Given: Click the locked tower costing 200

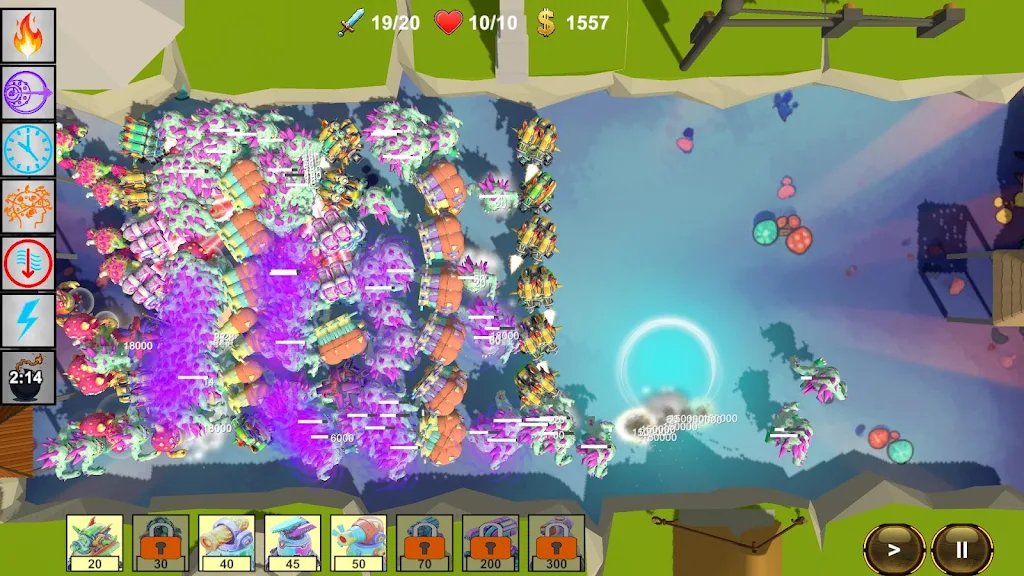Looking at the screenshot, I should (x=490, y=543).
